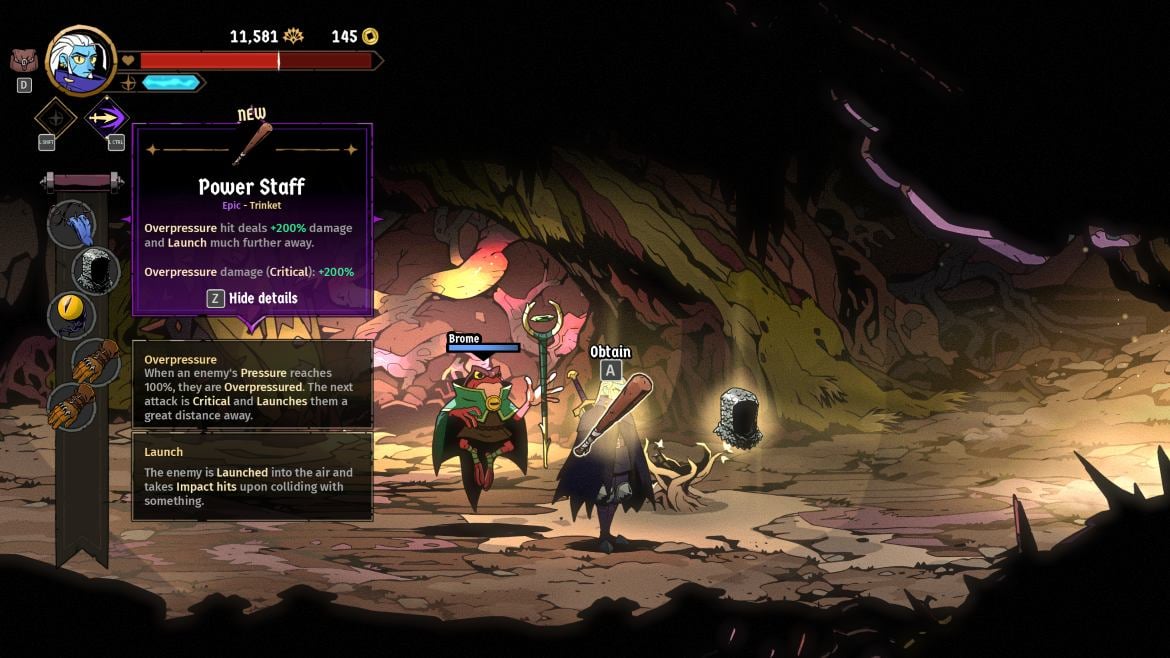This screenshot has width=1170, height=658.
Task: Select the lower leather gauntlet trinket
Action: click(73, 404)
